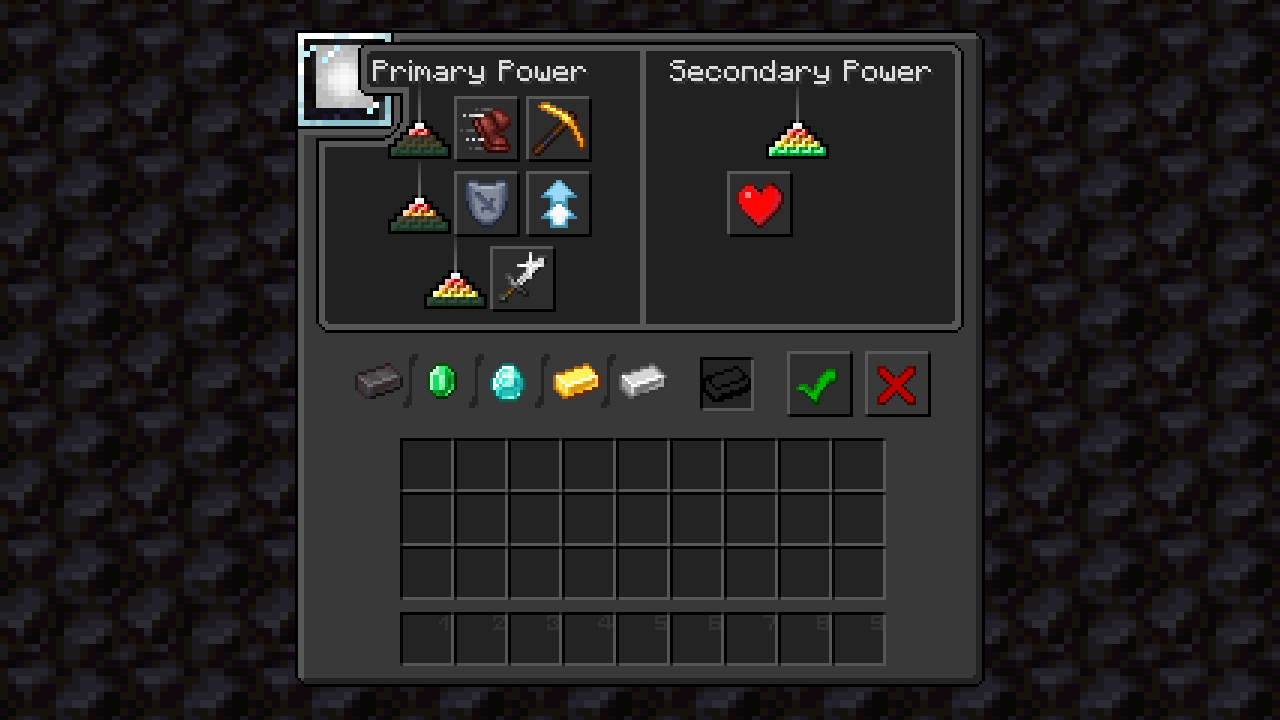The width and height of the screenshot is (1280, 720).
Task: Cancel with the red X button
Action: 897,383
